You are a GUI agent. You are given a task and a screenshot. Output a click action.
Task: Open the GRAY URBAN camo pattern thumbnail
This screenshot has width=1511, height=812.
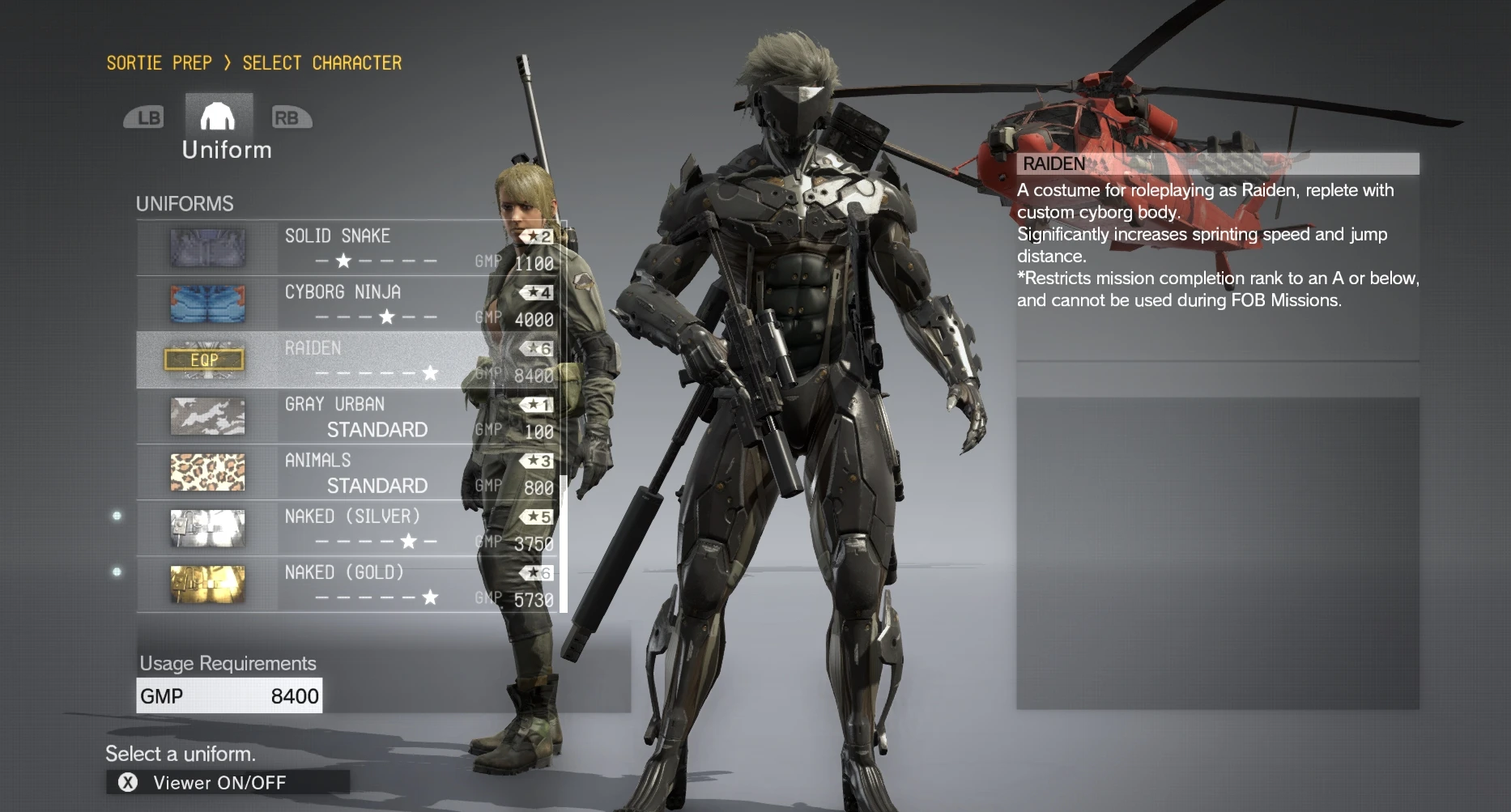[208, 416]
